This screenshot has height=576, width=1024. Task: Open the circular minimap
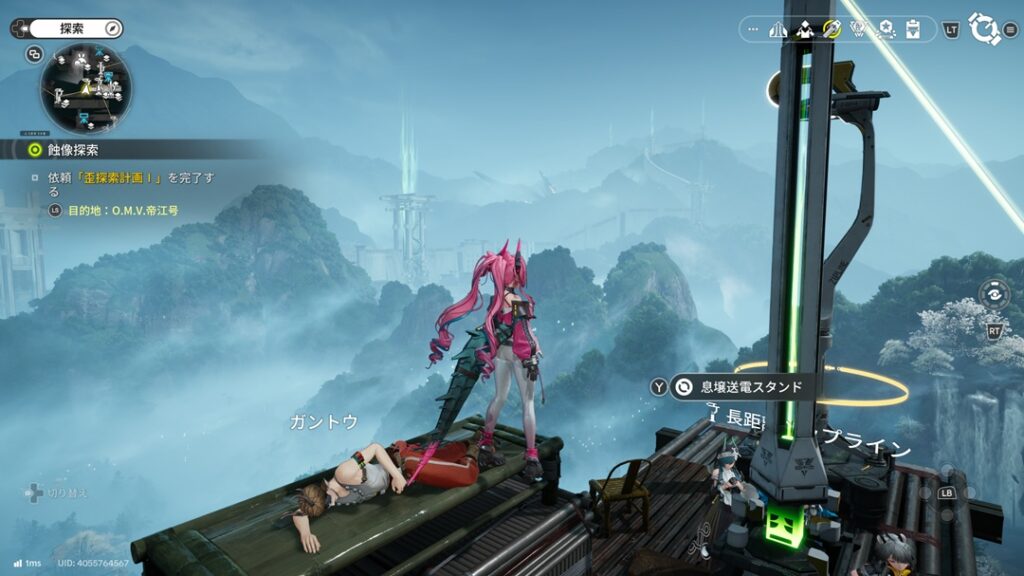85,89
